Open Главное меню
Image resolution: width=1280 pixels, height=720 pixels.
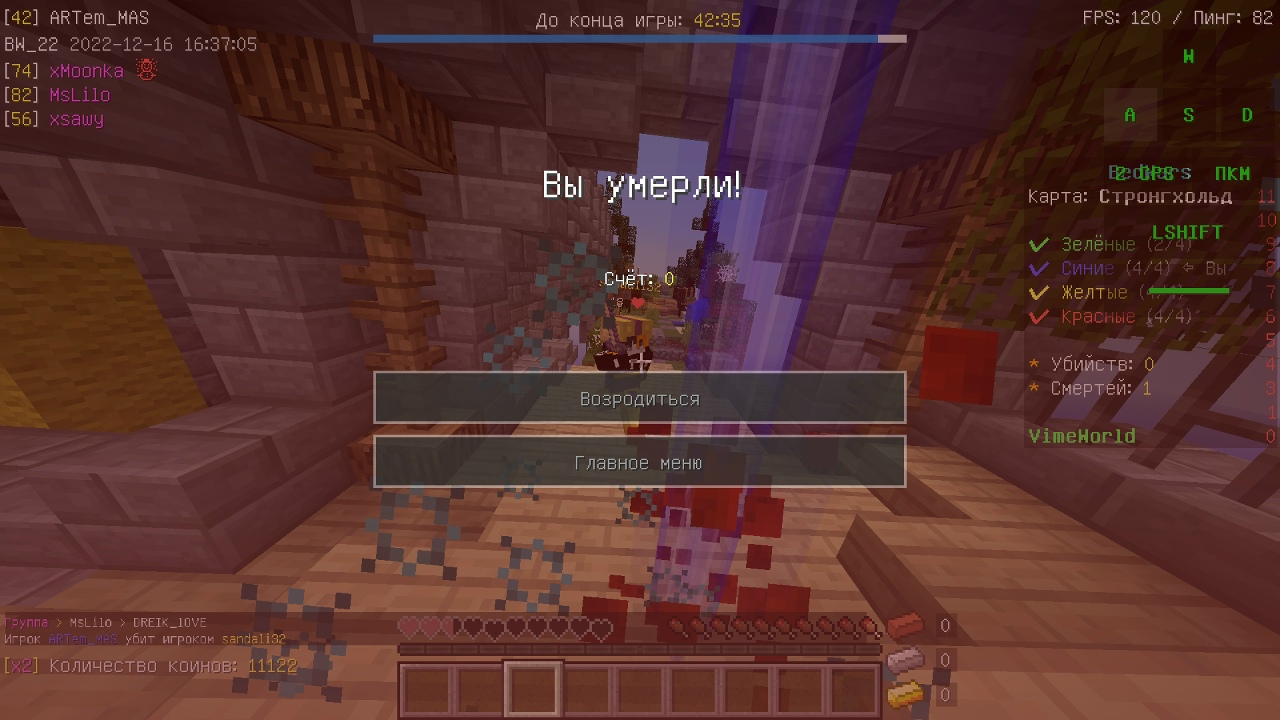pyautogui.click(x=639, y=462)
